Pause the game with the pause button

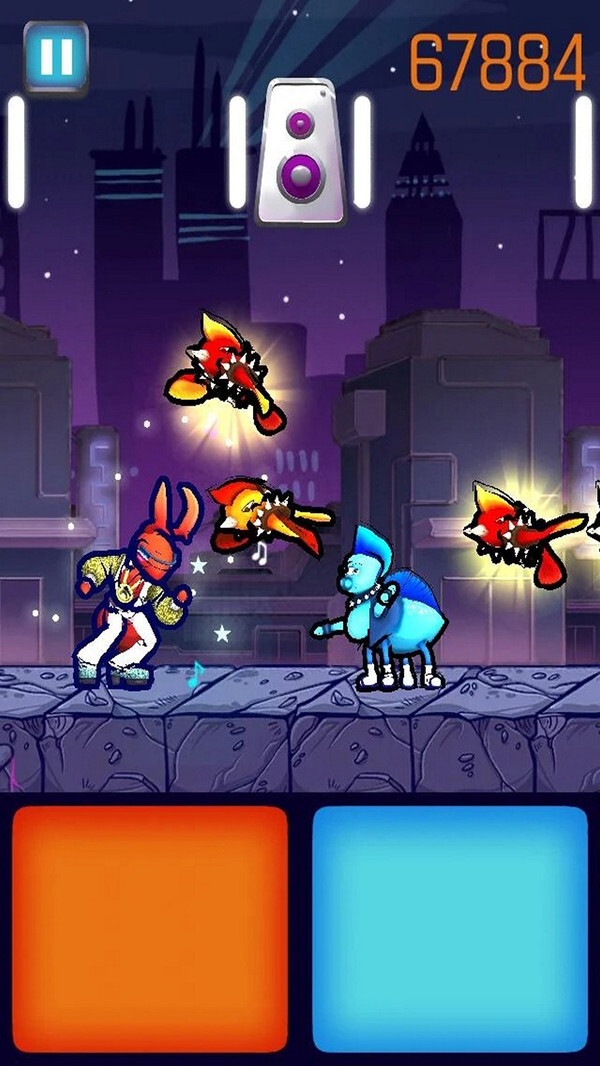(56, 57)
